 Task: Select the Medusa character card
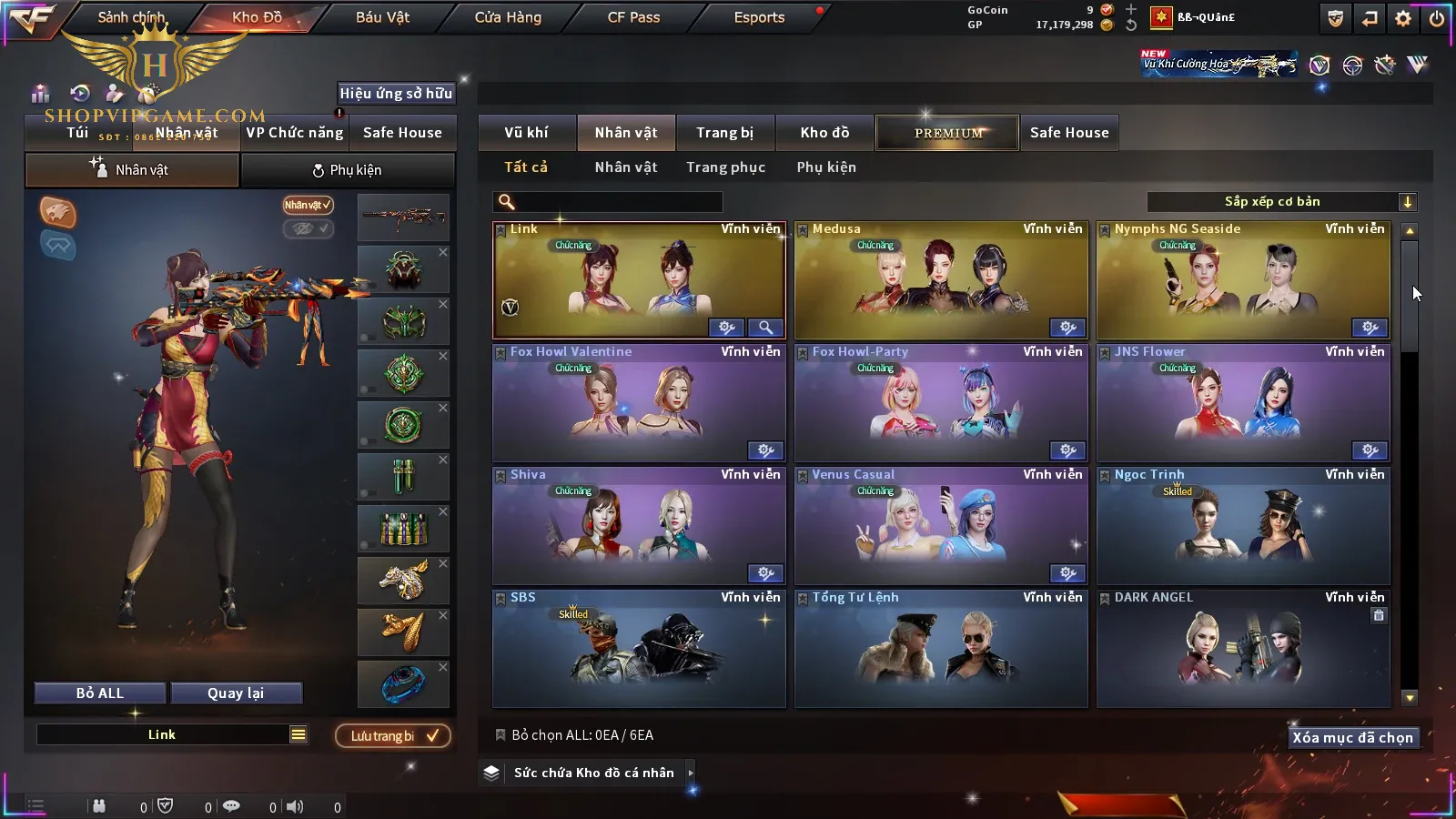(x=941, y=282)
